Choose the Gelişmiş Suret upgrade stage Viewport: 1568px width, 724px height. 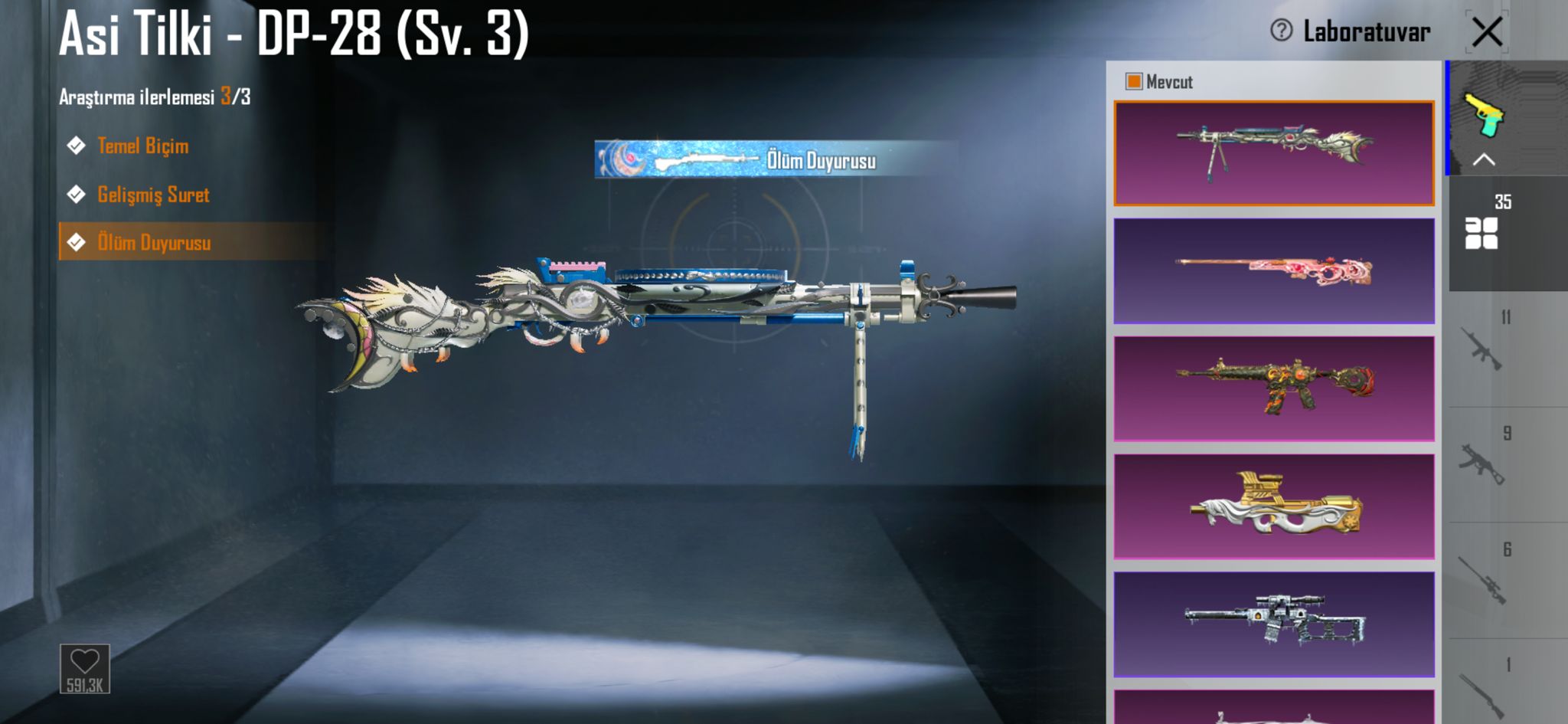153,195
